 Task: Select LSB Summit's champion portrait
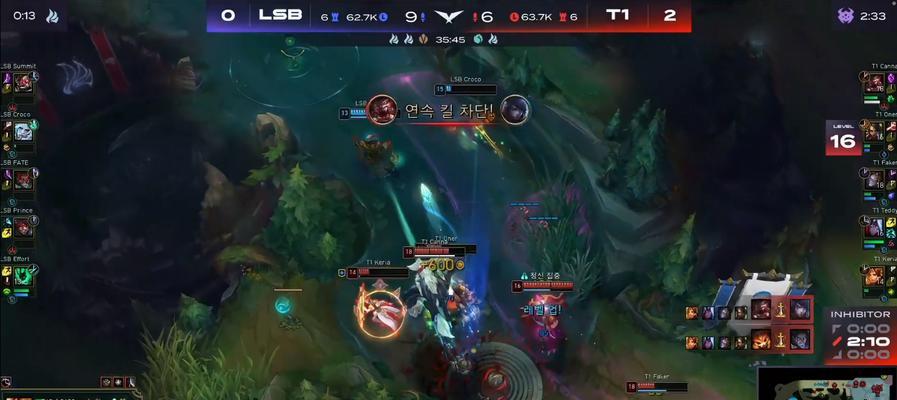(x=23, y=84)
